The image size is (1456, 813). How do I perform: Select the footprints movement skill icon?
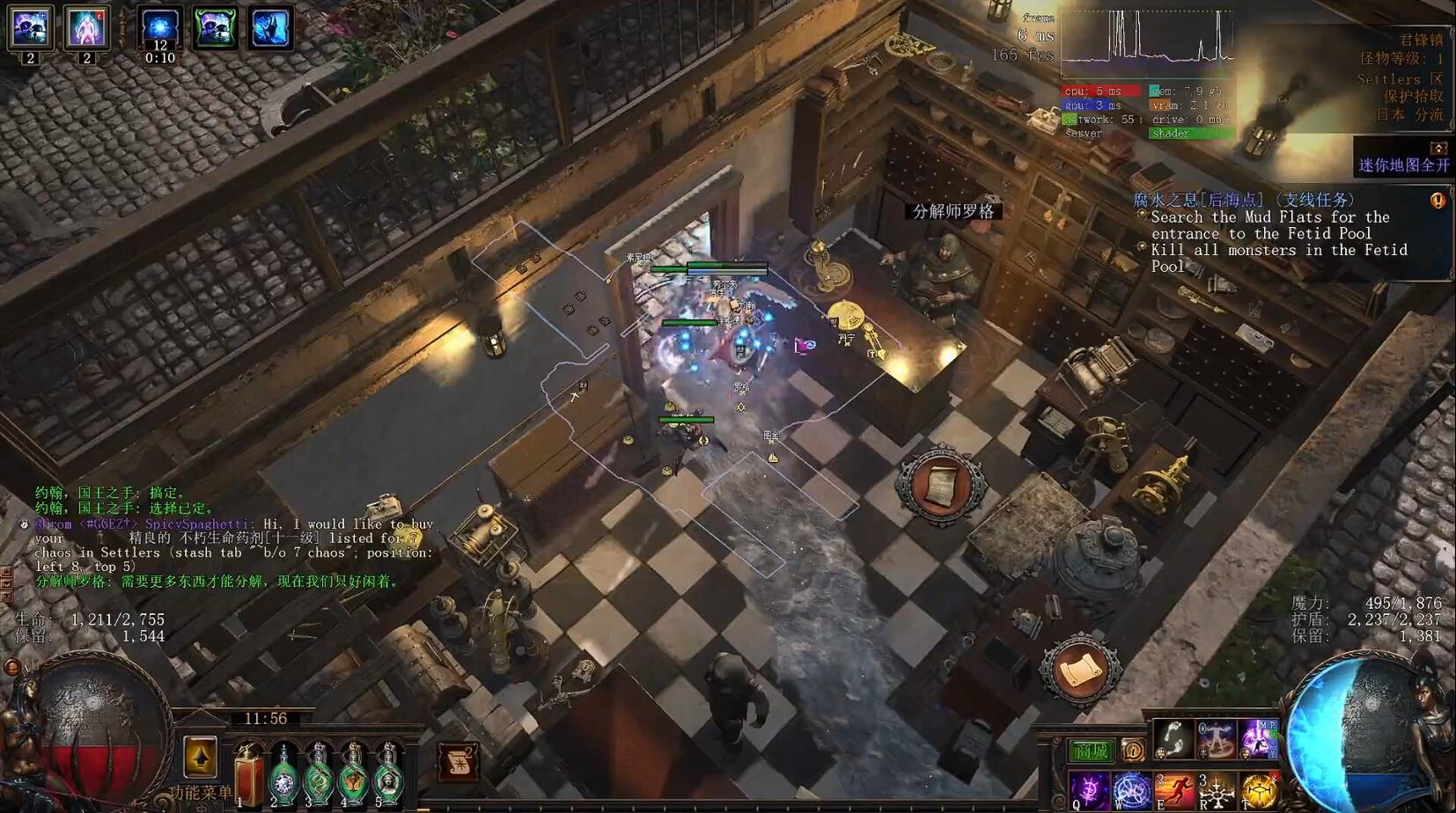(x=1173, y=739)
